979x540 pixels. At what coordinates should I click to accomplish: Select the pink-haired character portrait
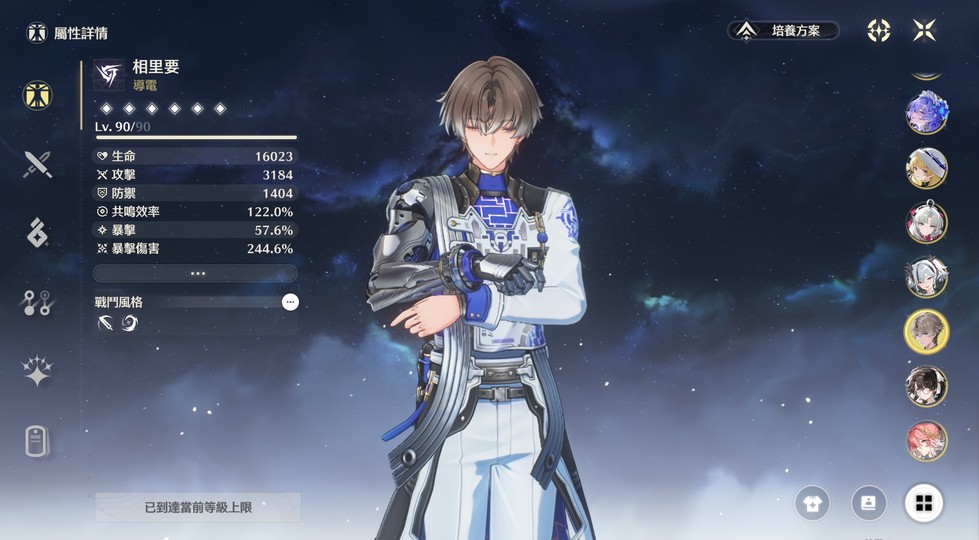(926, 440)
